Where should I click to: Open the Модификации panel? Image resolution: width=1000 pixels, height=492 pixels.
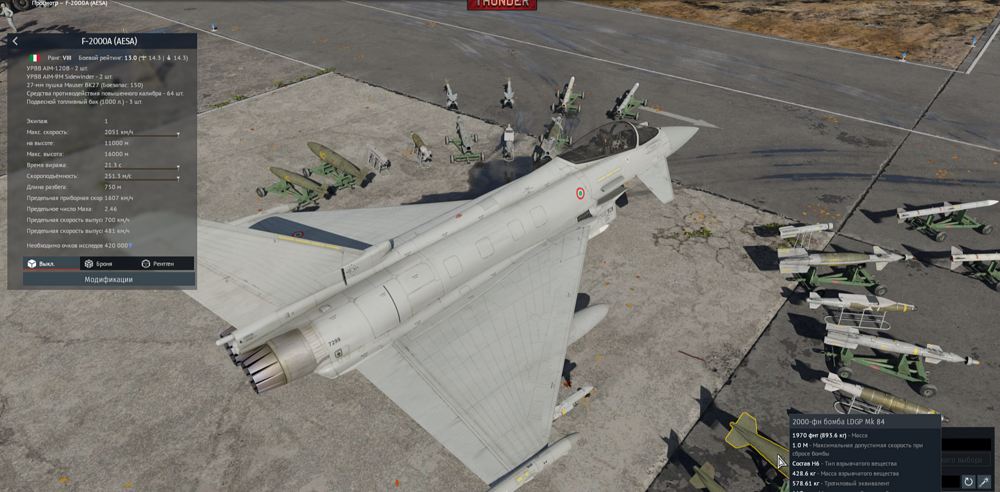pyautogui.click(x=108, y=280)
